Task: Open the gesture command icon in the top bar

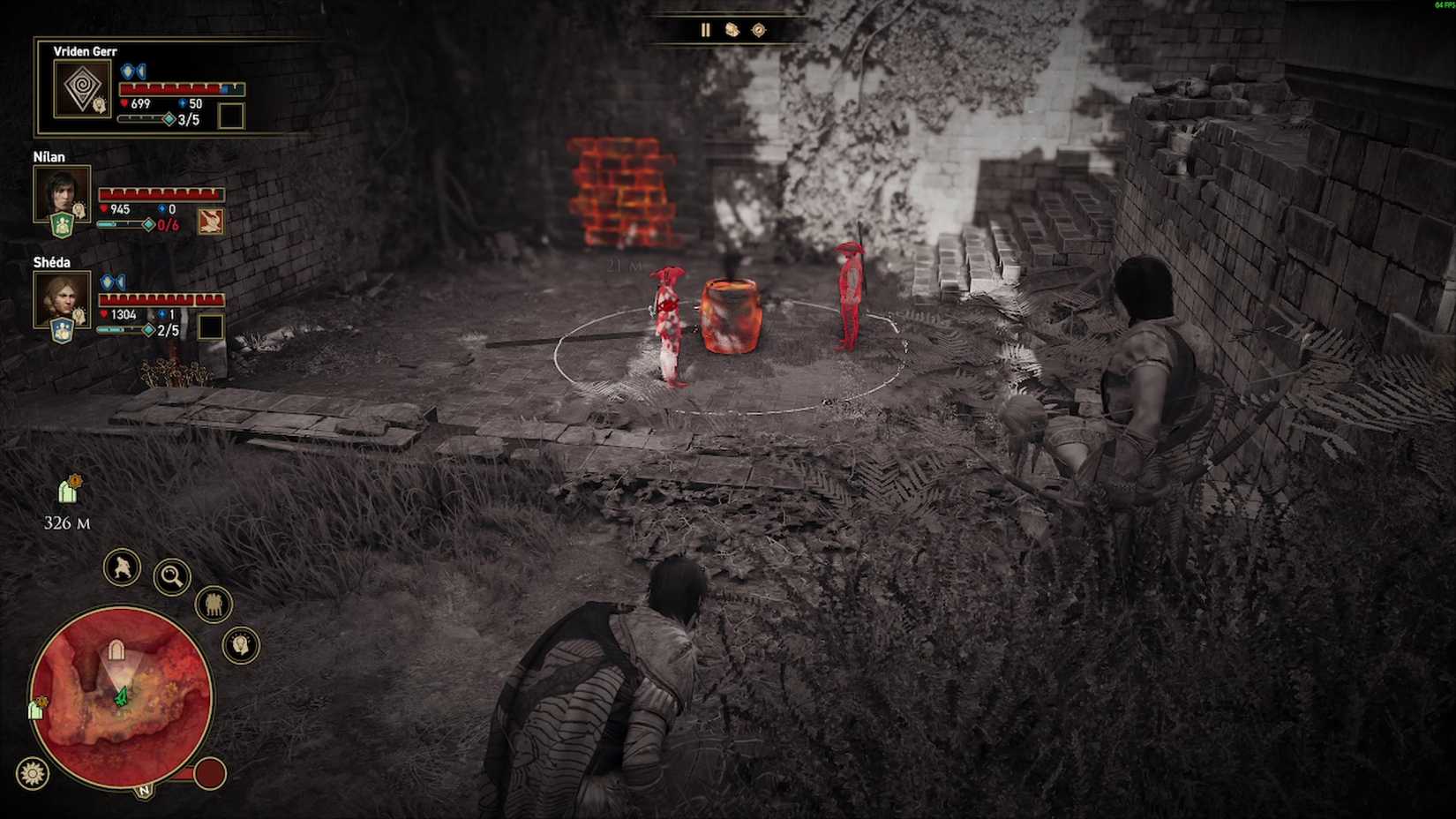Action: pos(732,29)
